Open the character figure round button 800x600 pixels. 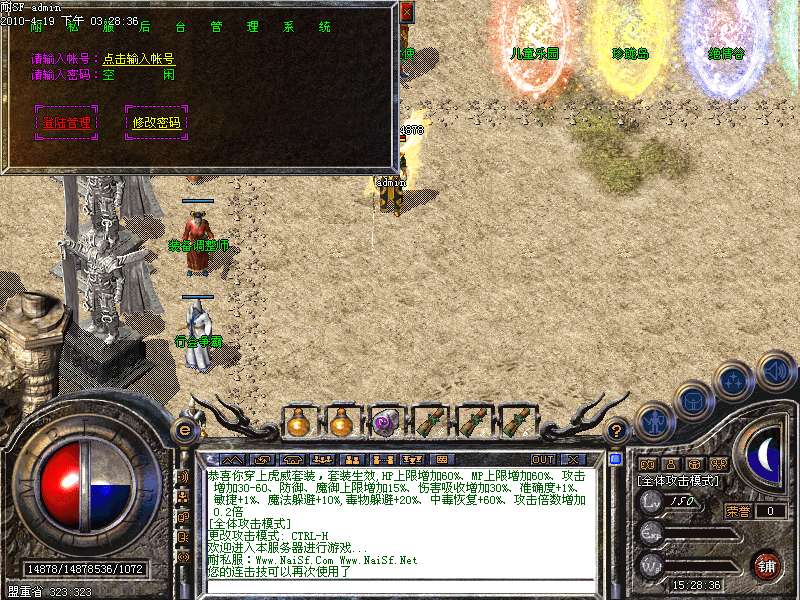point(655,421)
